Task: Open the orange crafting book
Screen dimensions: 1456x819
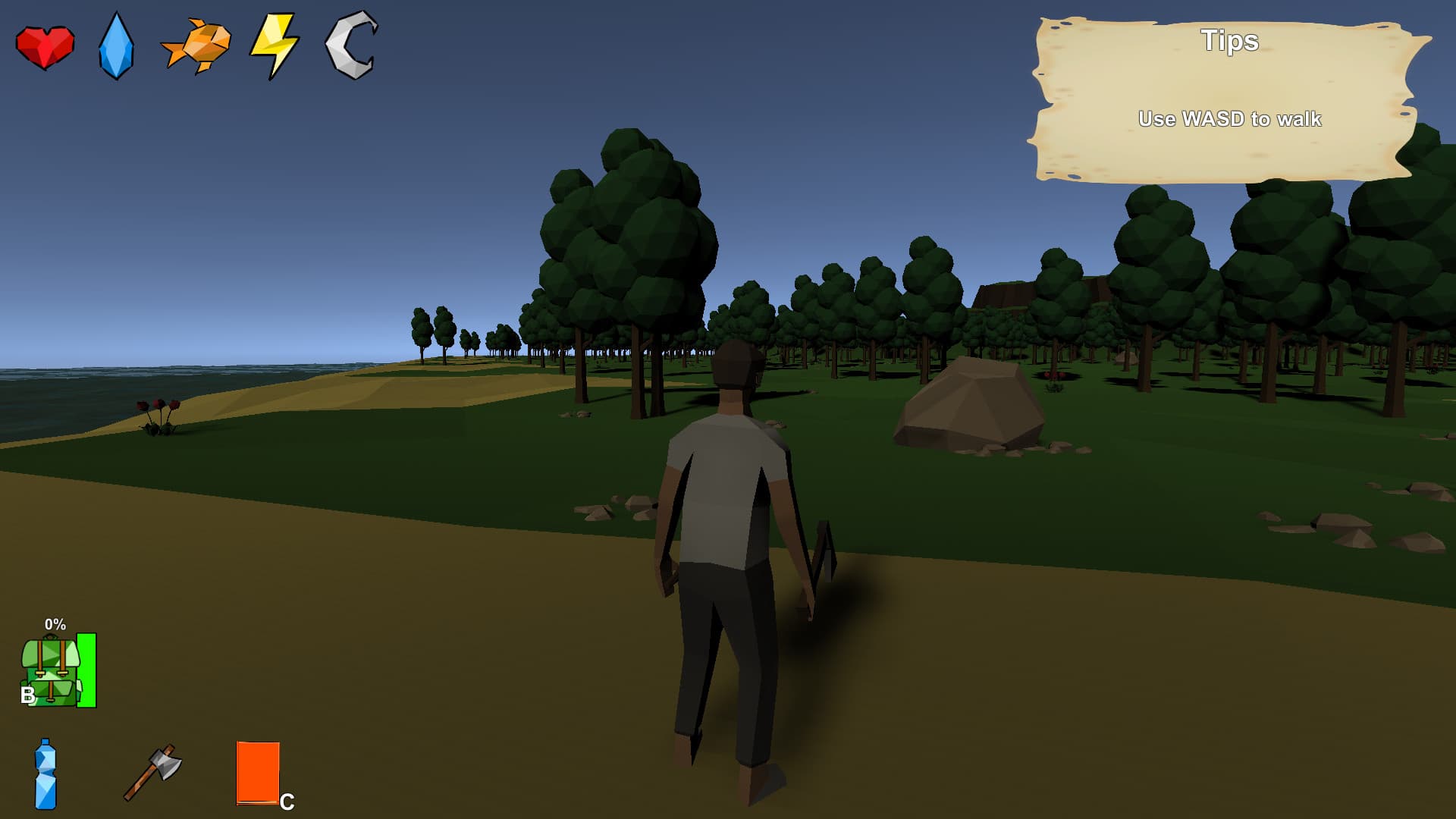Action: pyautogui.click(x=258, y=773)
